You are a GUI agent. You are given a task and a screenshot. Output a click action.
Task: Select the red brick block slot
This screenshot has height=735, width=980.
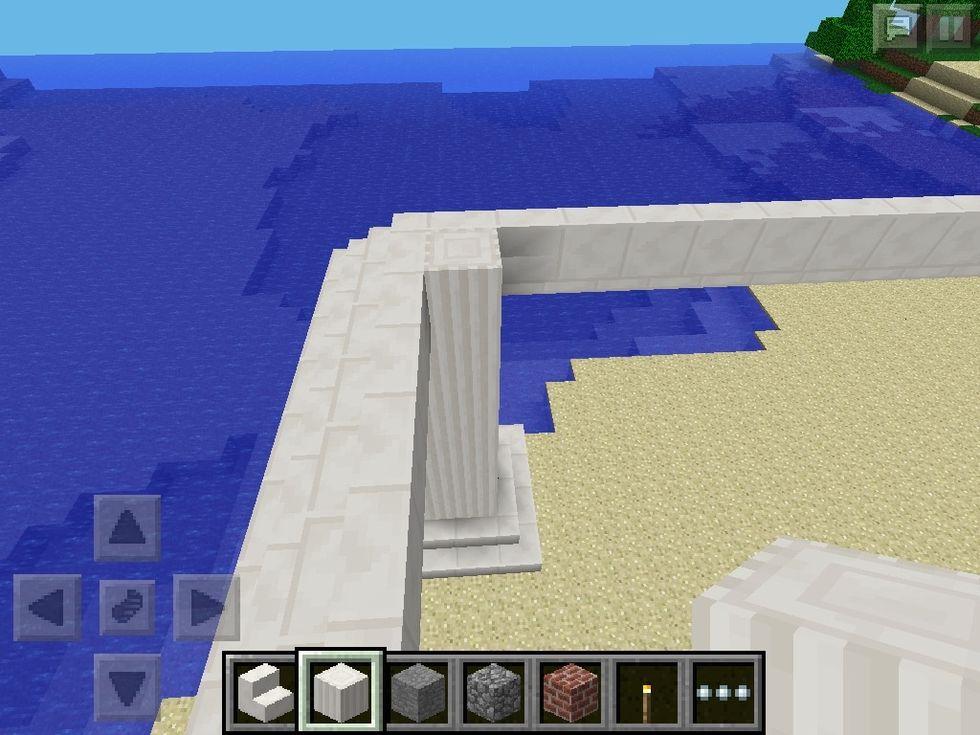[x=572, y=691]
